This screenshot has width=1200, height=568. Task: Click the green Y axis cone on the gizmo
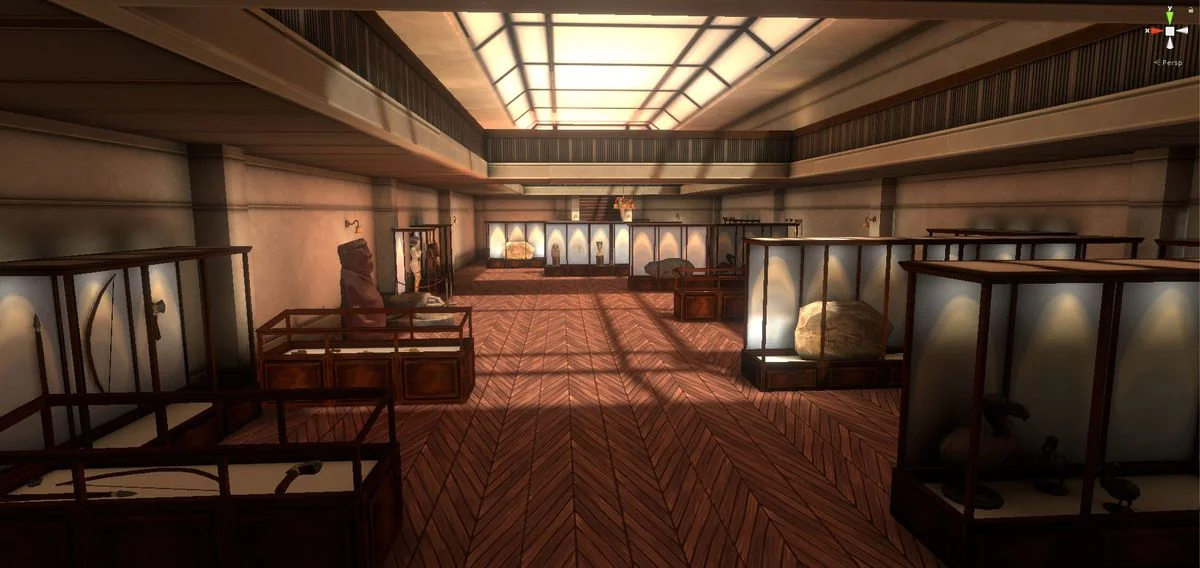tap(1170, 15)
